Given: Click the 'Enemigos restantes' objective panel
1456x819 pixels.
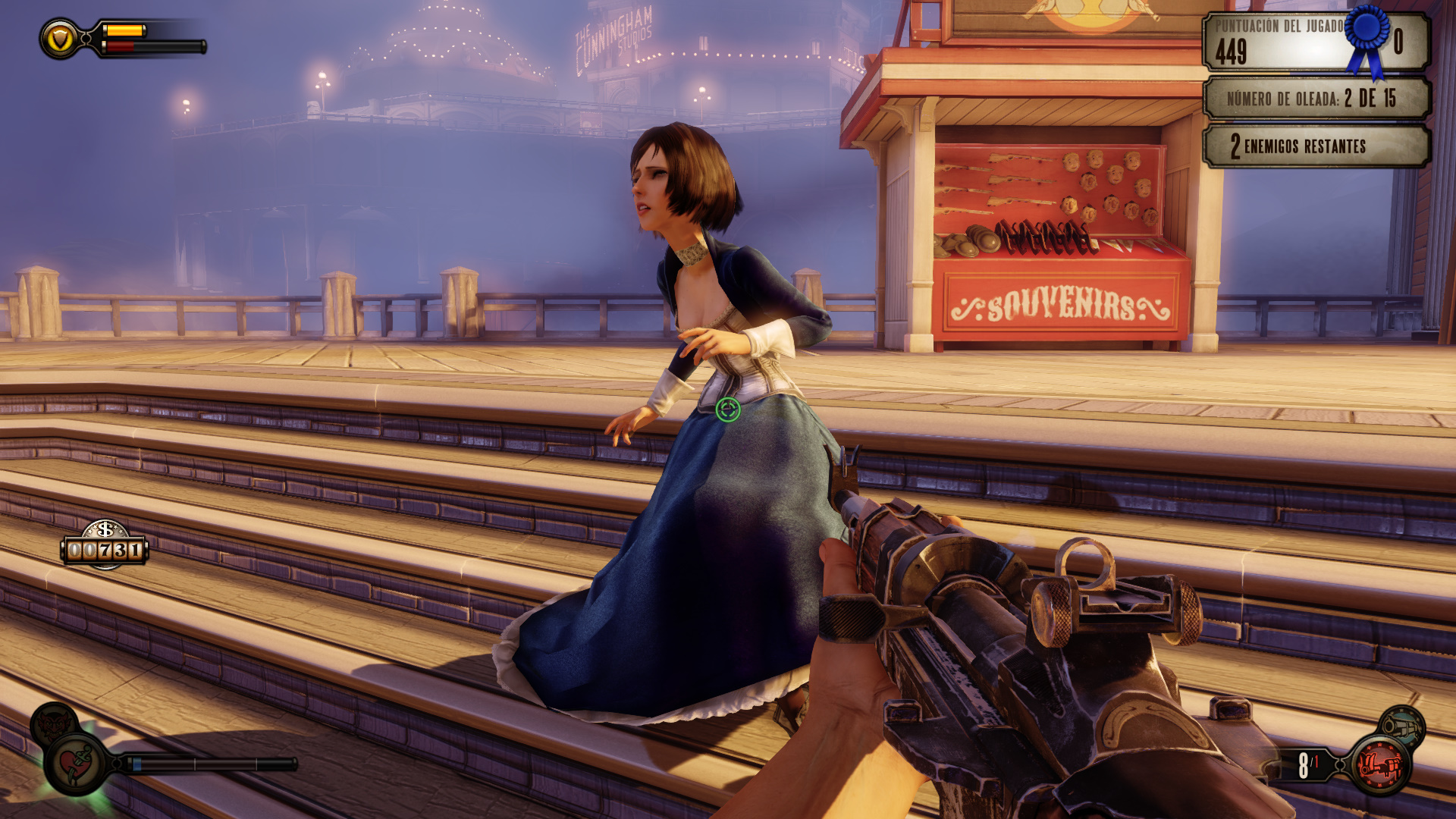Looking at the screenshot, I should point(1316,146).
